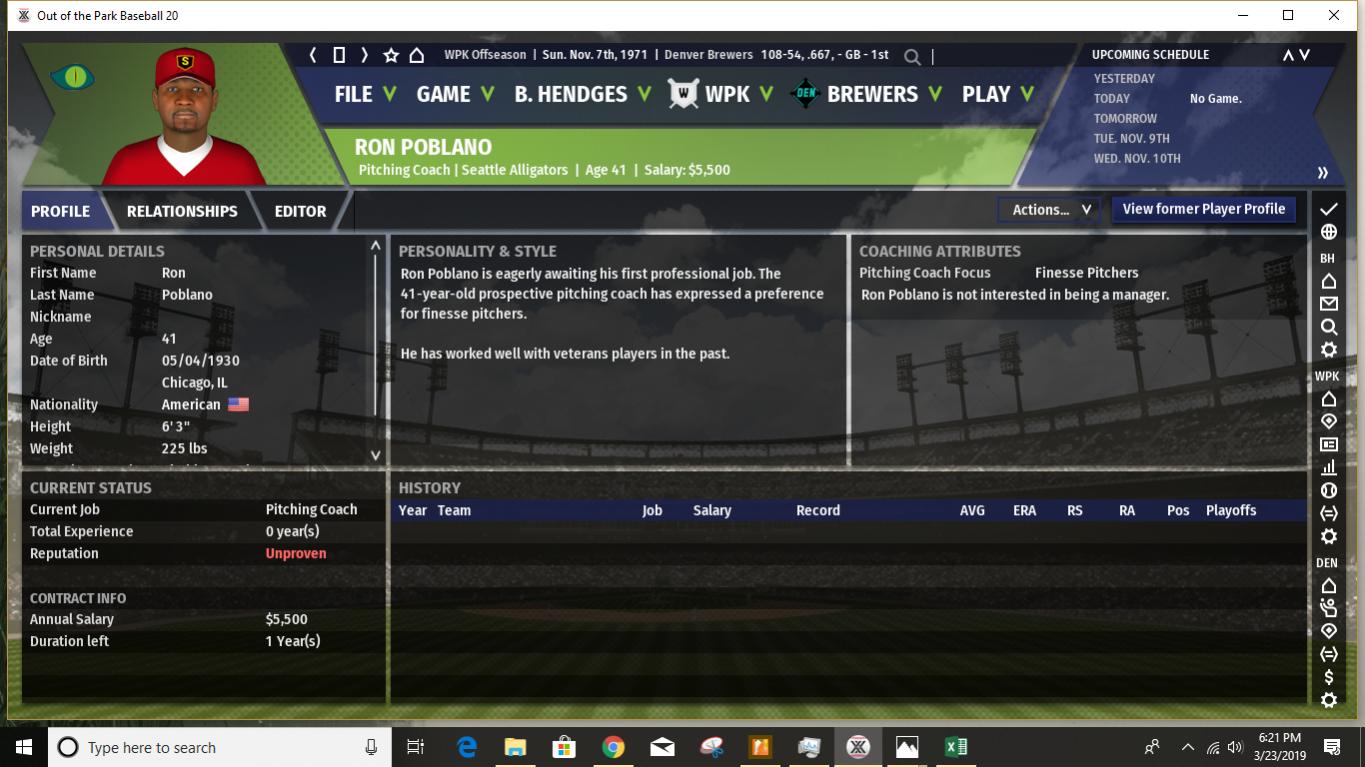Viewport: 1365px width, 767px height.
Task: Select the Profile tab
Action: (60, 211)
